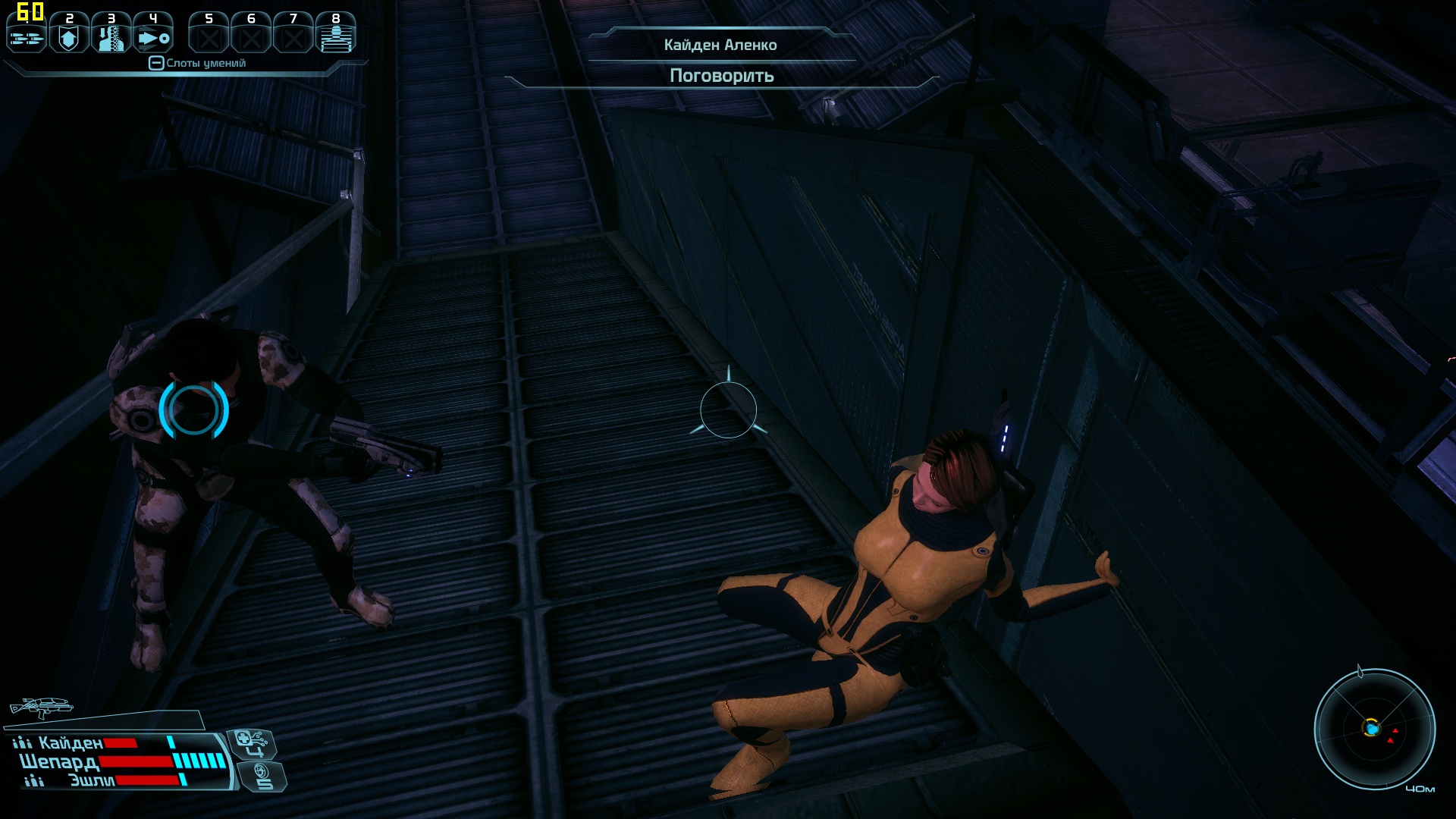Use the shield boost ability
The height and width of the screenshot is (819, 1456).
tap(69, 35)
